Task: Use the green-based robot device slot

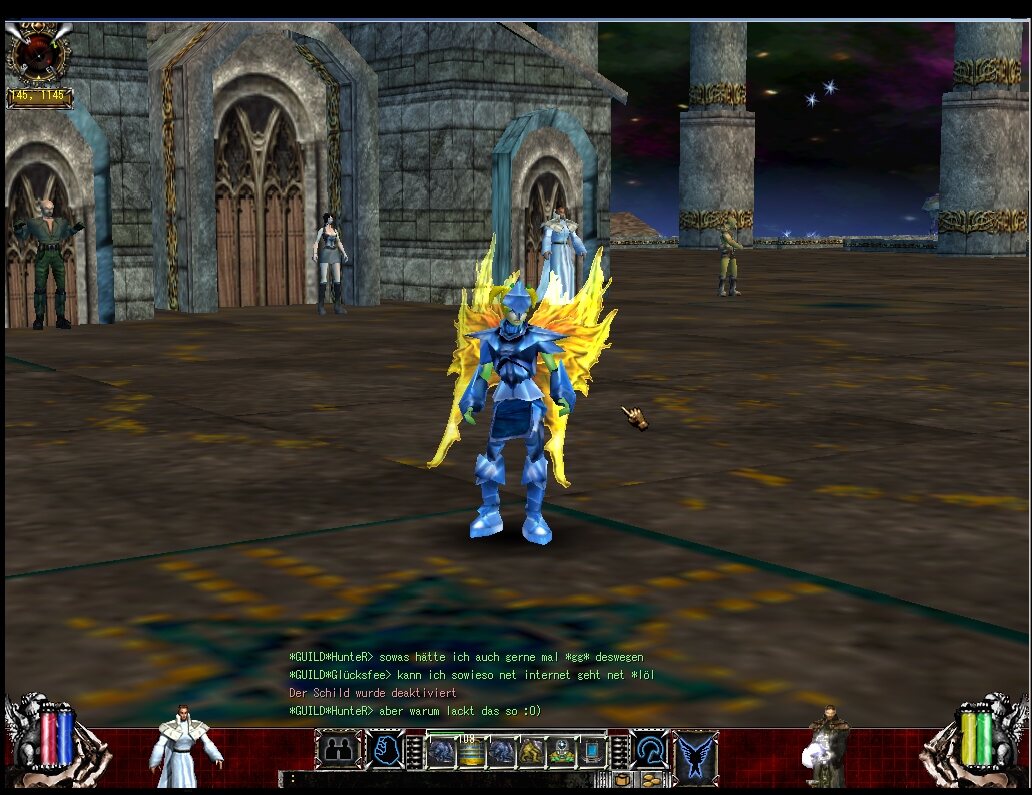Action: click(x=562, y=752)
